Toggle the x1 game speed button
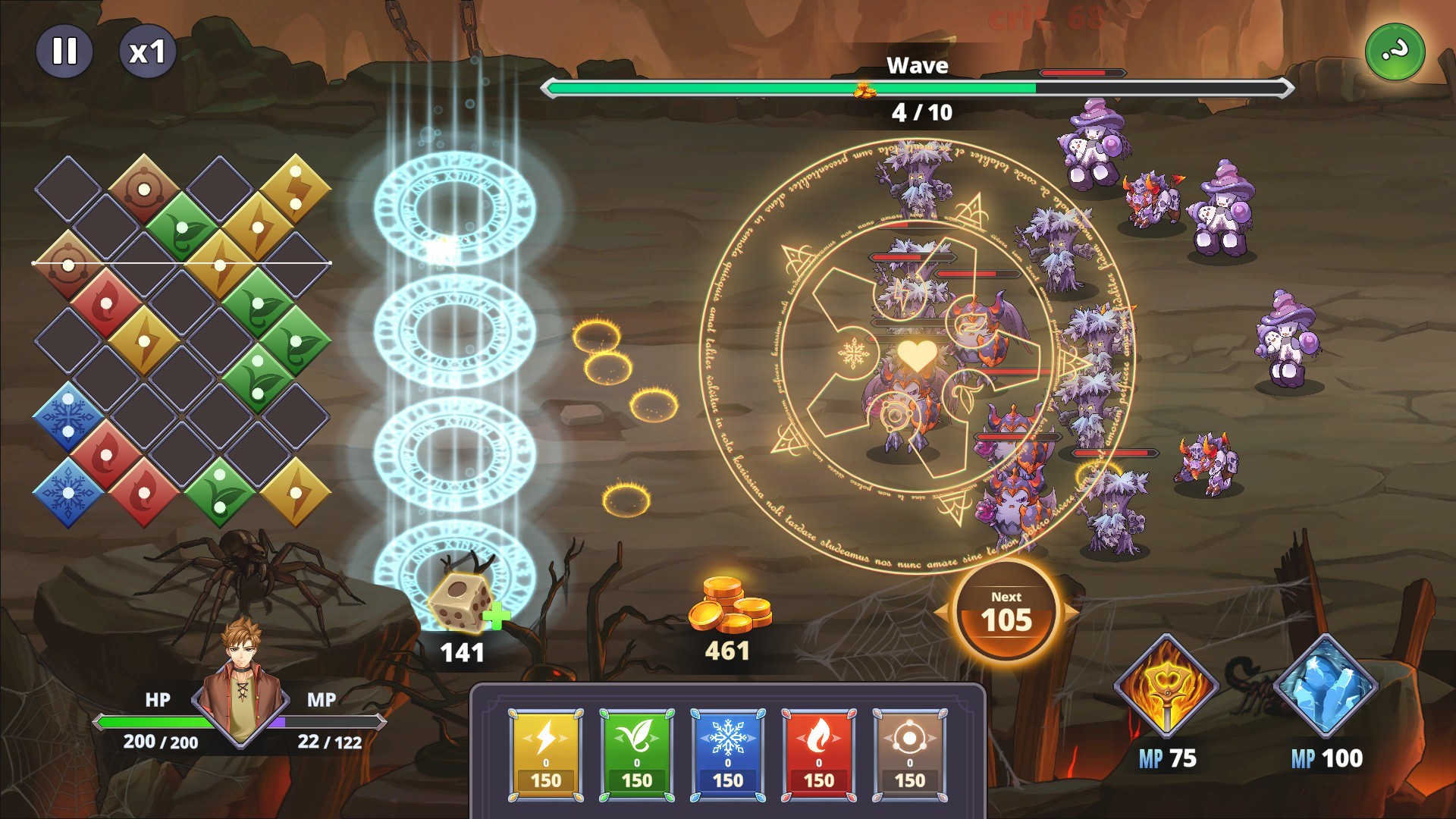Image resolution: width=1456 pixels, height=819 pixels. click(x=147, y=52)
